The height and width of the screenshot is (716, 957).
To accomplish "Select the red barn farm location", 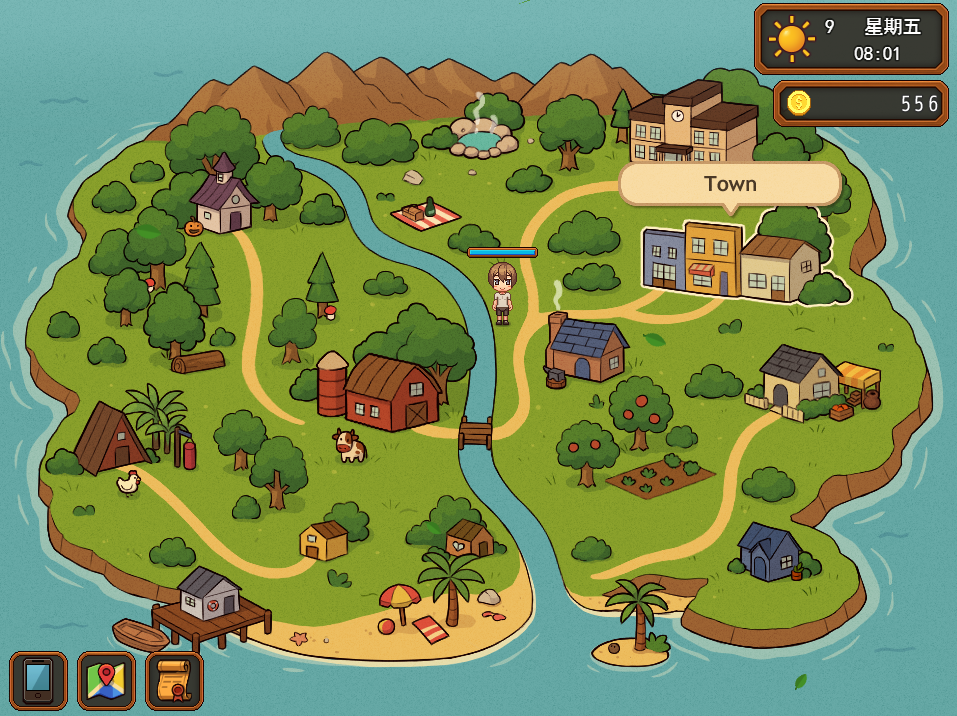I will coord(390,393).
